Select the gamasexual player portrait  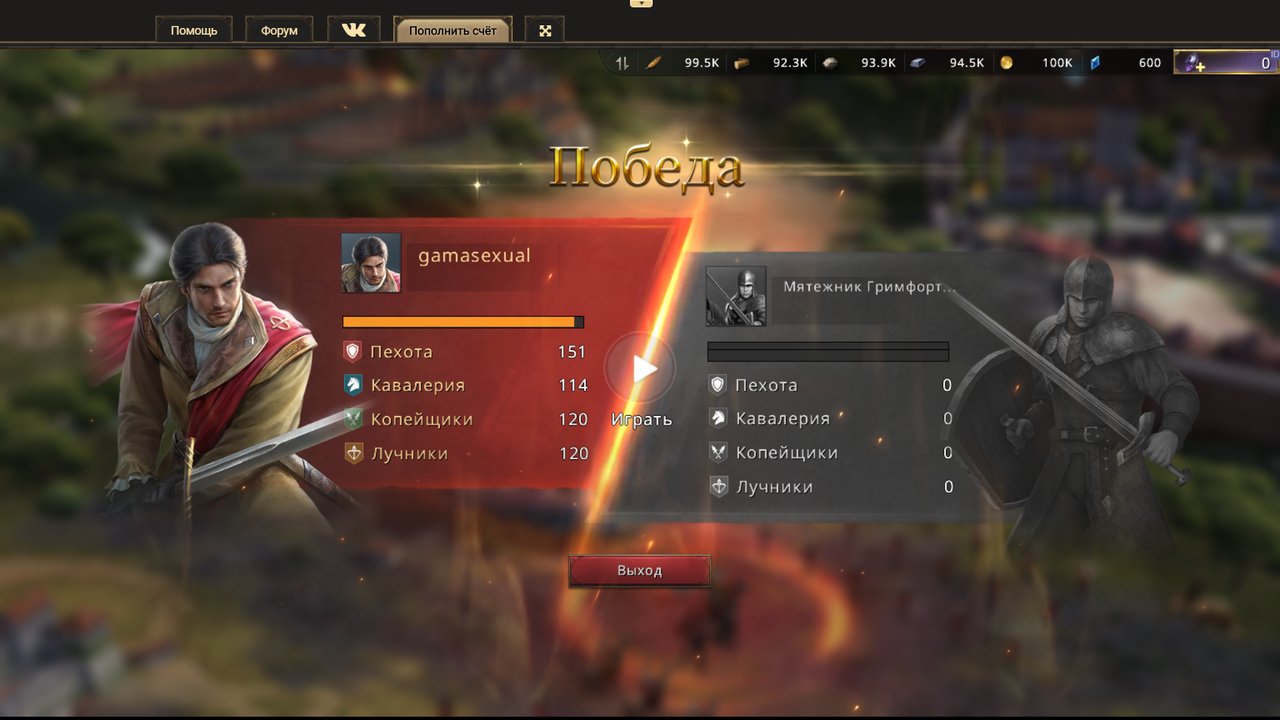tap(371, 263)
